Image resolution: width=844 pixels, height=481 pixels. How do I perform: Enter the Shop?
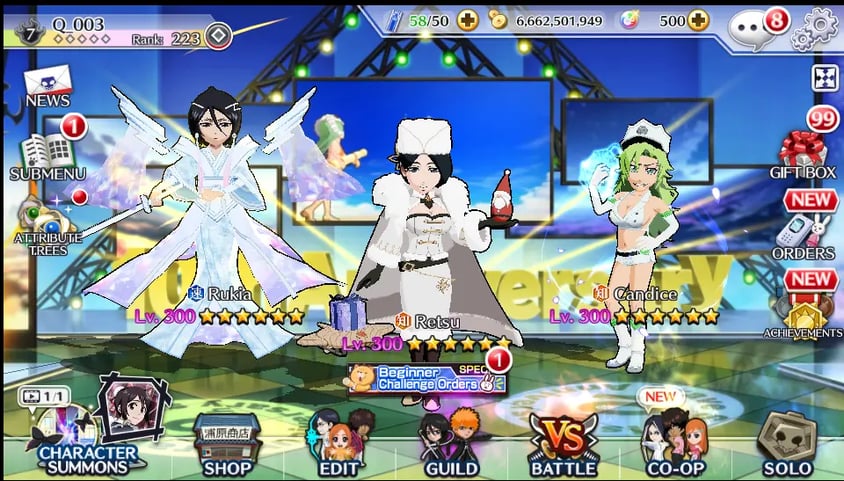click(x=225, y=443)
